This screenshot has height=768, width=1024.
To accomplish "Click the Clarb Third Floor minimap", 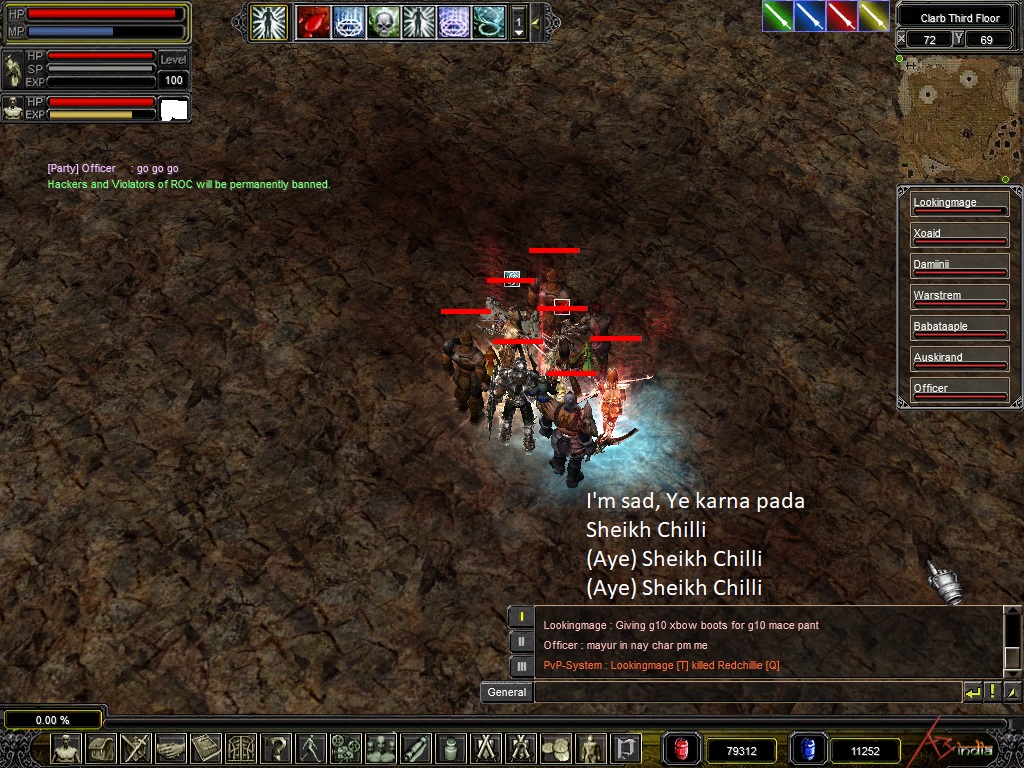I will point(958,118).
